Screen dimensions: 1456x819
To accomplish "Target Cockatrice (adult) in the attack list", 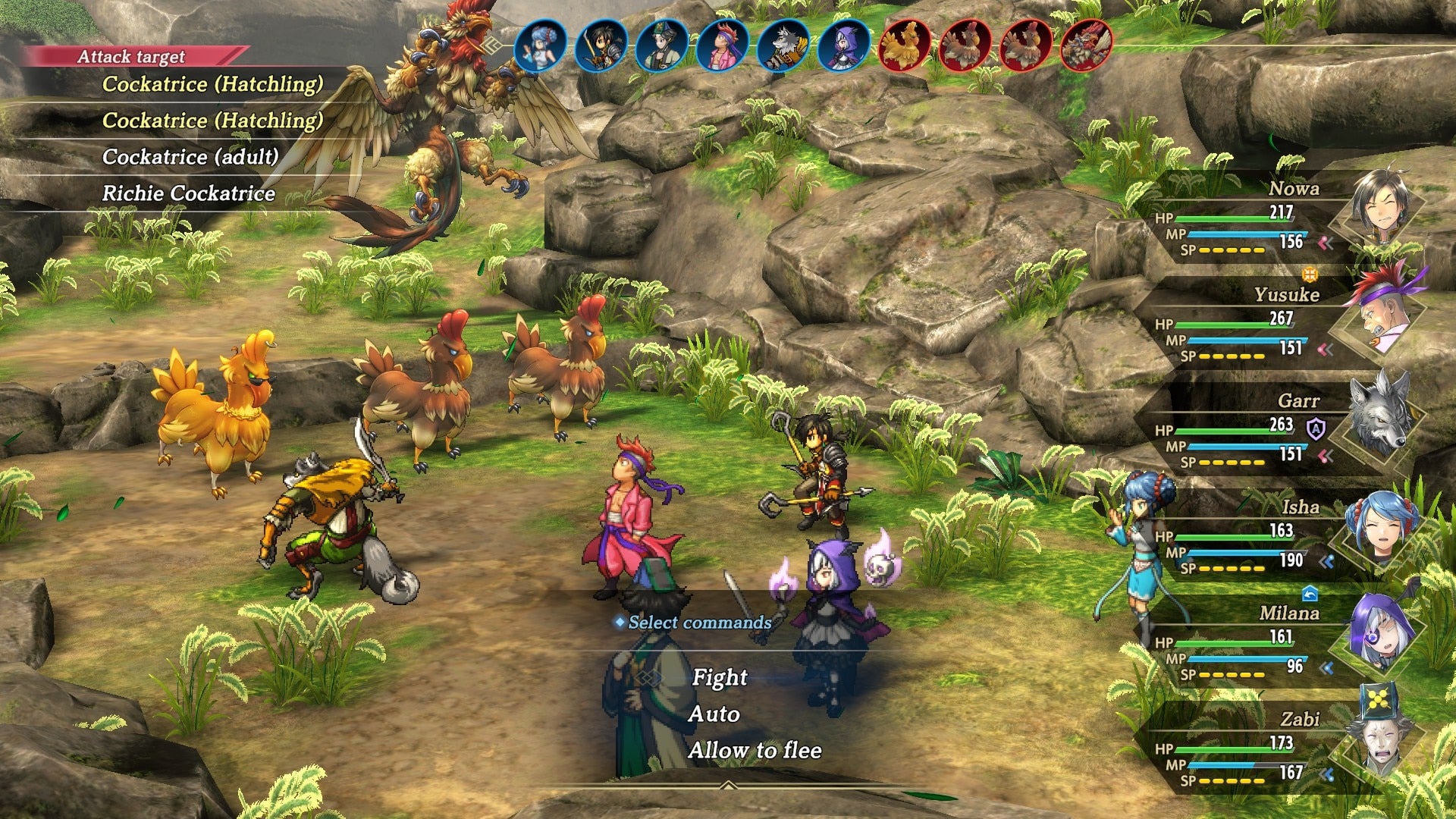I will click(x=190, y=157).
